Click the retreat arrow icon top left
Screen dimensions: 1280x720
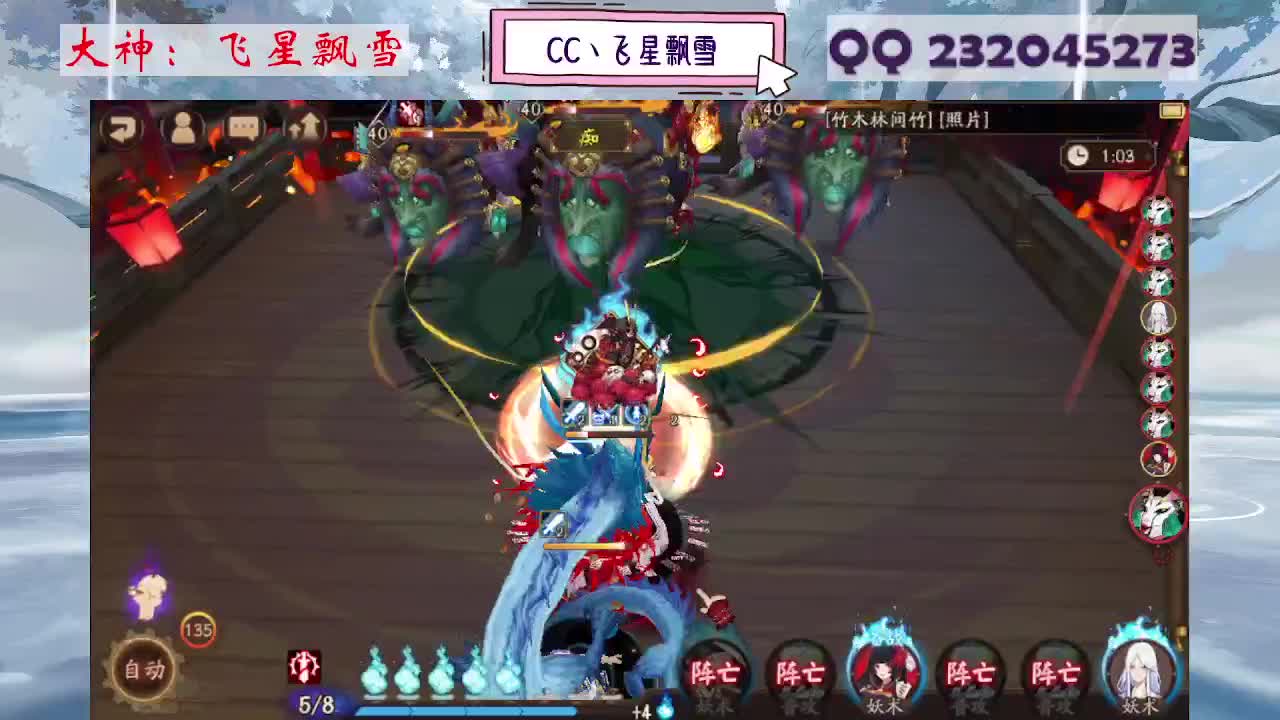pyautogui.click(x=124, y=130)
